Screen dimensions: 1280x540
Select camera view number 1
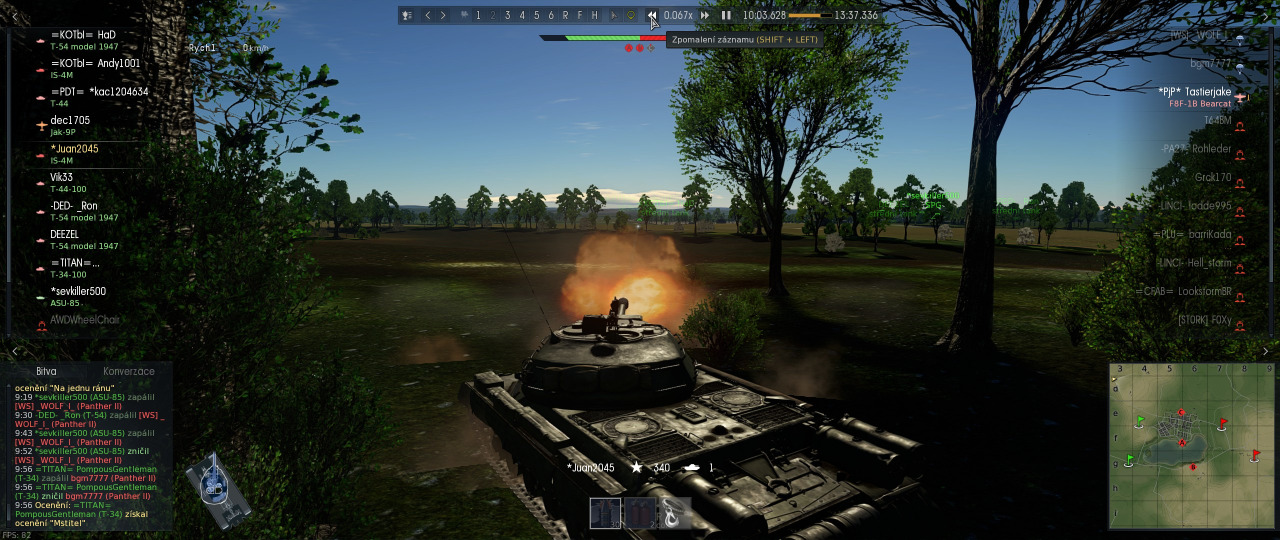[x=478, y=15]
